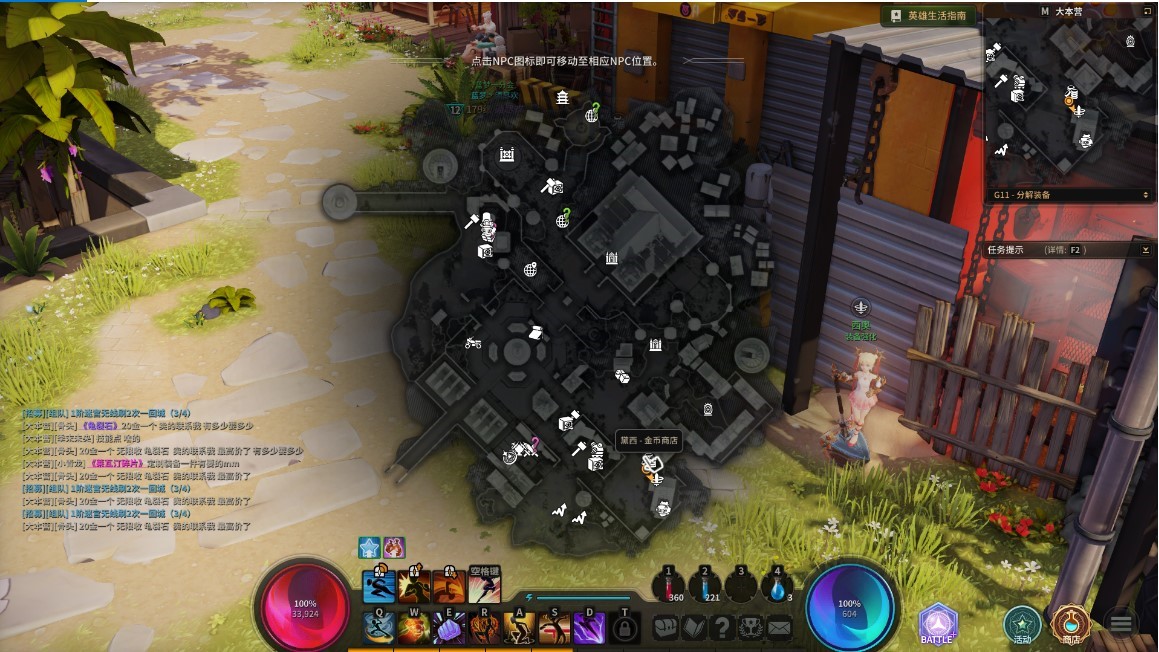Open the treasure chest inventory icon
This screenshot has height=652, width=1159.
pos(666,628)
